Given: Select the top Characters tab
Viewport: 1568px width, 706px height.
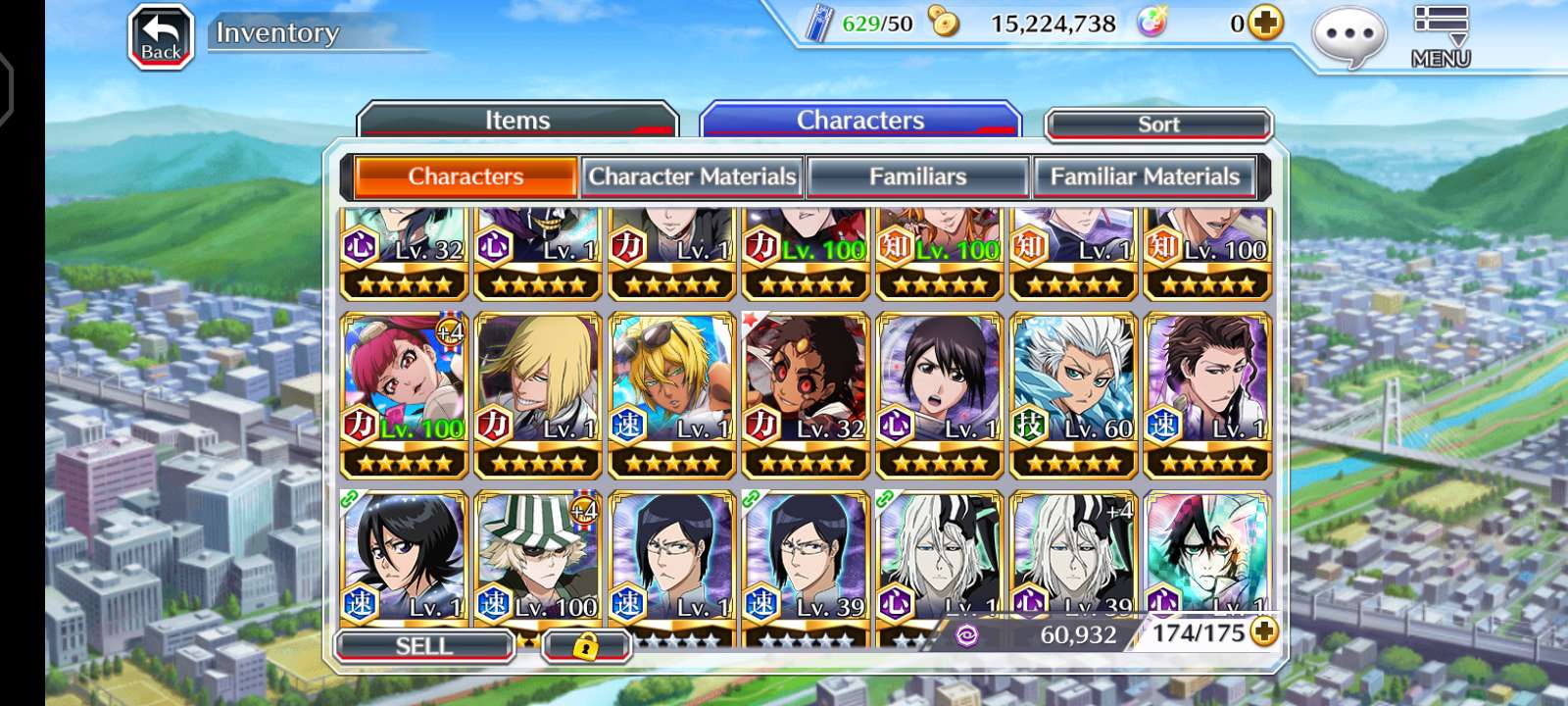Looking at the screenshot, I should (x=860, y=121).
